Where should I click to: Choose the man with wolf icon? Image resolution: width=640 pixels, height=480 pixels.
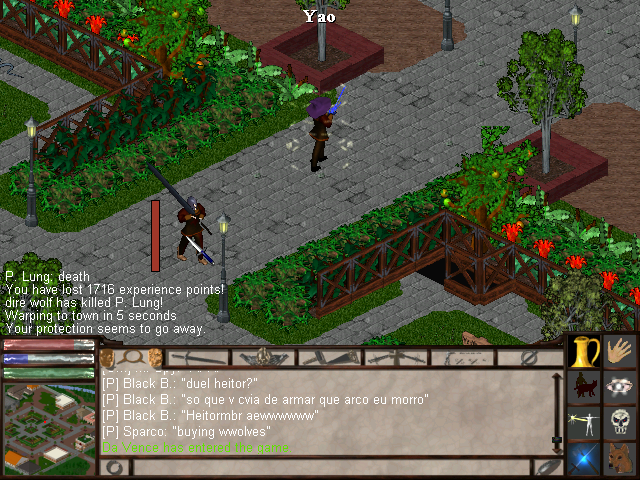click(584, 387)
